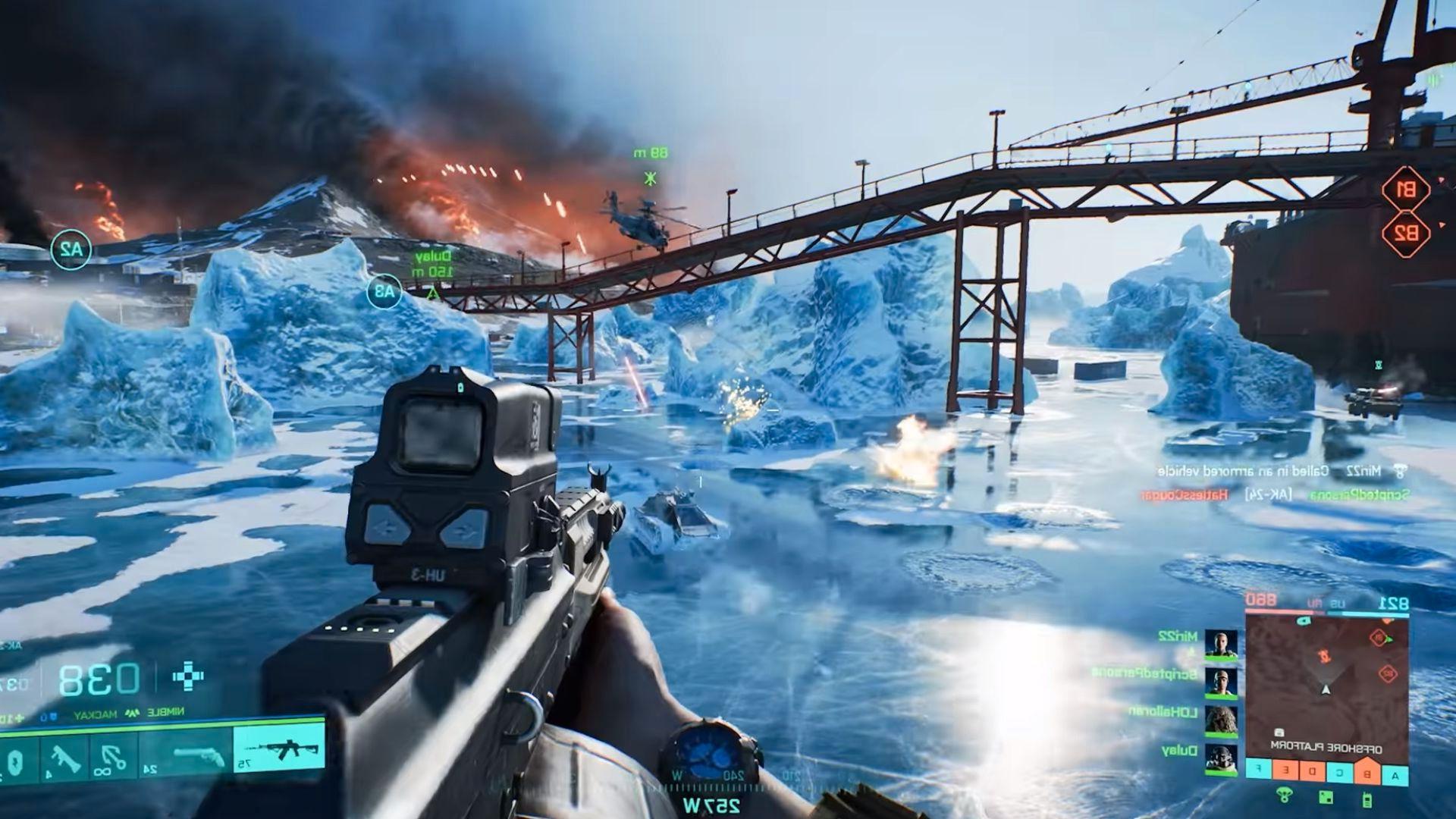1456x819 pixels.
Task: Select the assault rifle weapon slot
Action: (x=278, y=748)
